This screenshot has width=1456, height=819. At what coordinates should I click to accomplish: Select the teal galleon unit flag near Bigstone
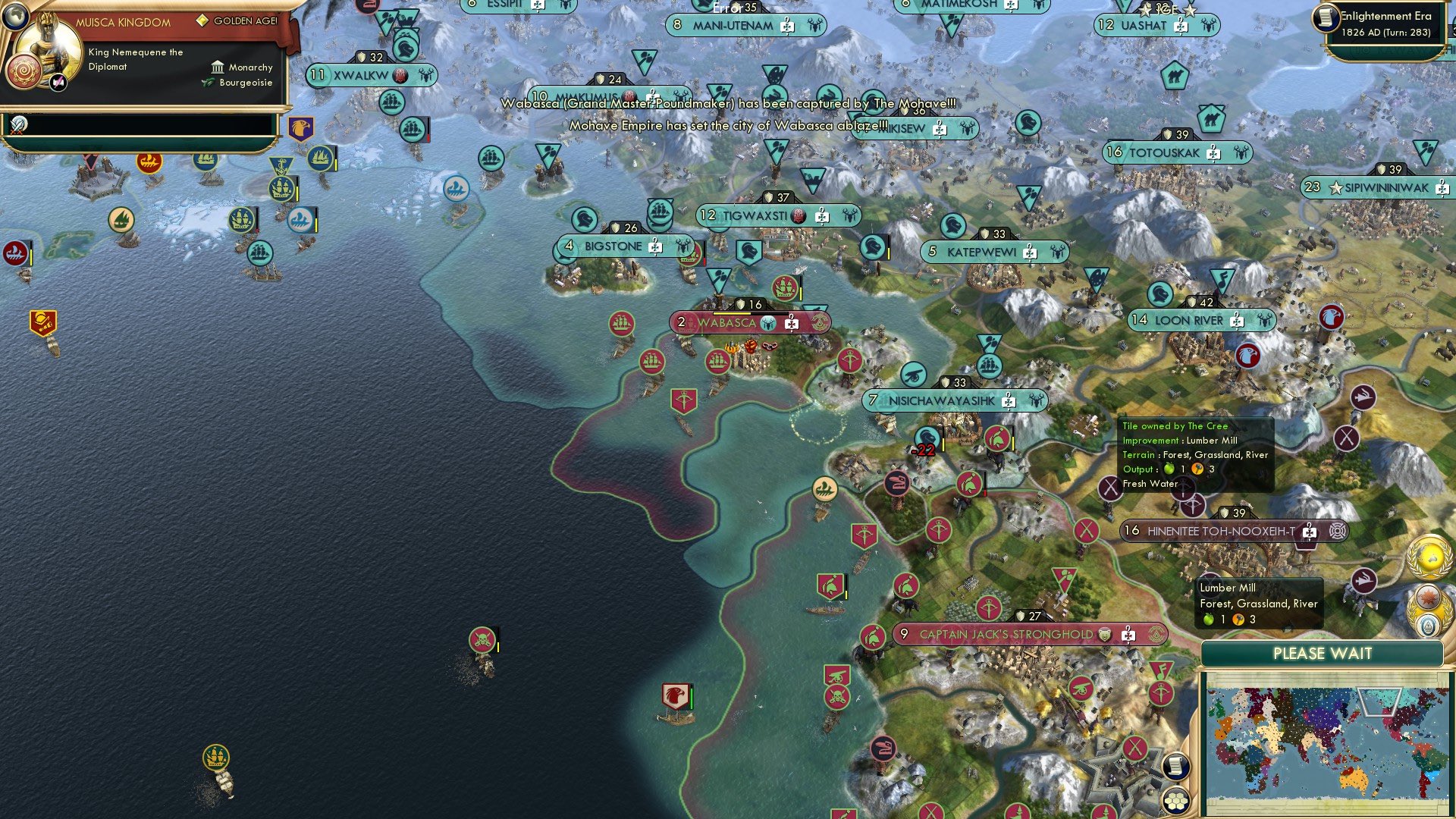coord(659,212)
